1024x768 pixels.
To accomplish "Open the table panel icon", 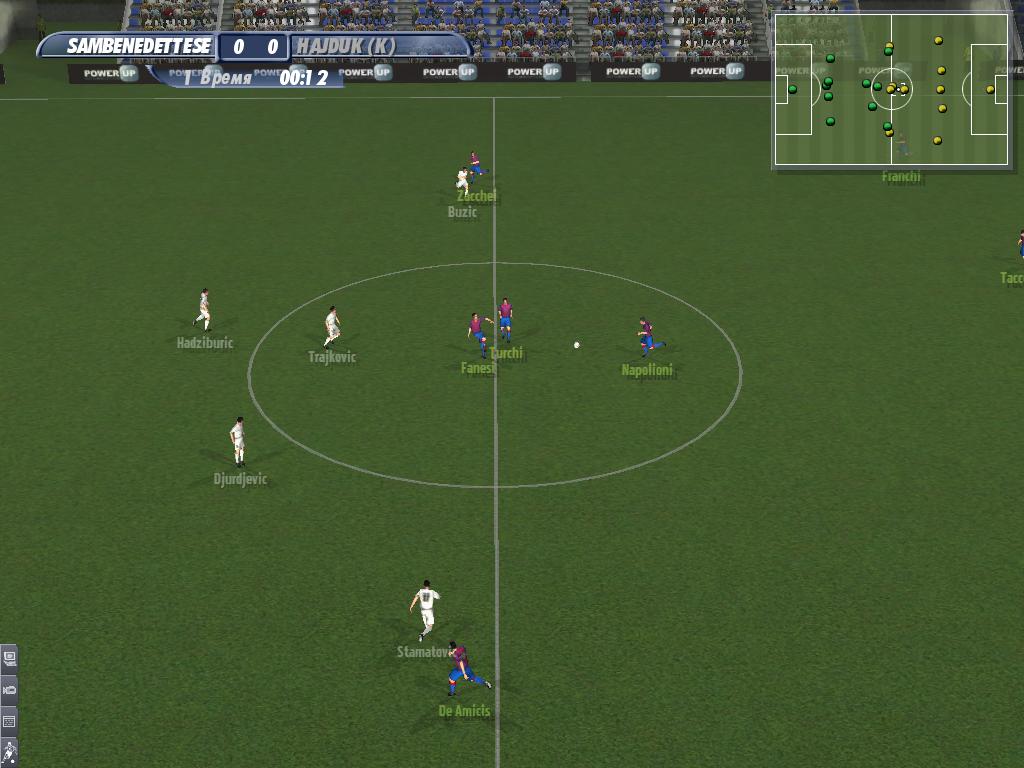I will coord(9,720).
